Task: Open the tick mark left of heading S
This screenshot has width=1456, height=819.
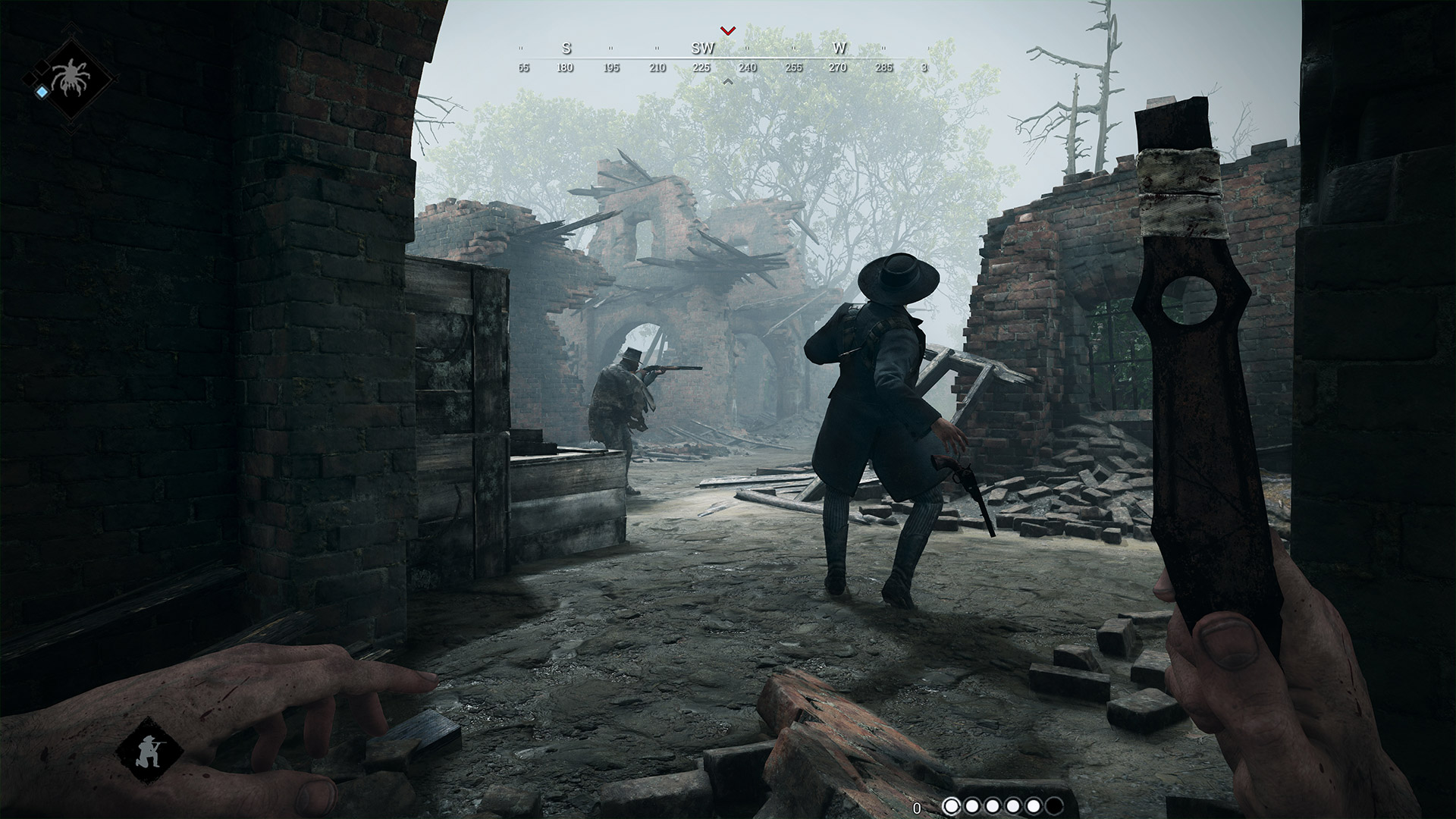Action: [x=521, y=48]
